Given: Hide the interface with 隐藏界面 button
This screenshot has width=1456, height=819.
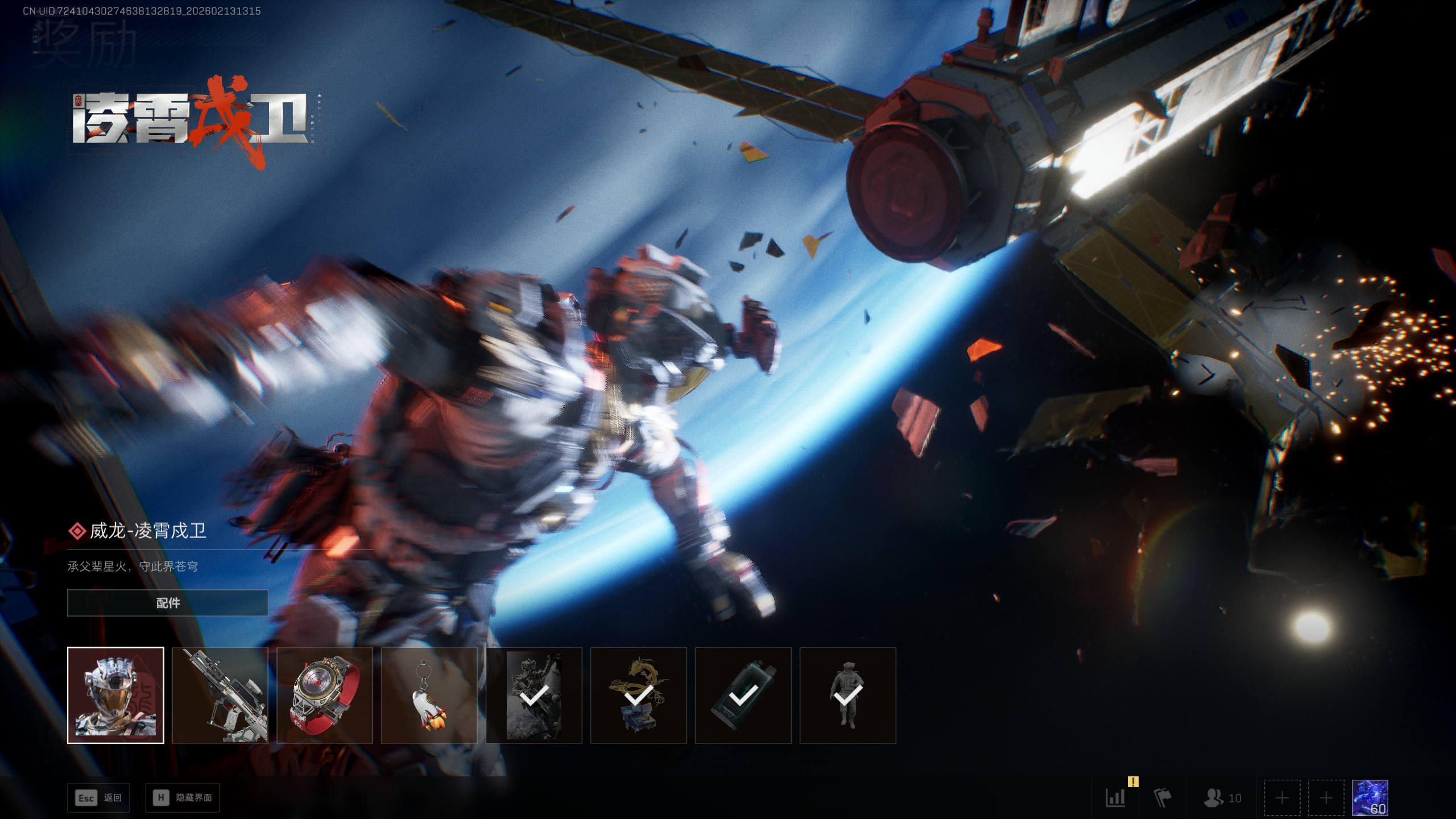Looking at the screenshot, I should pyautogui.click(x=183, y=798).
